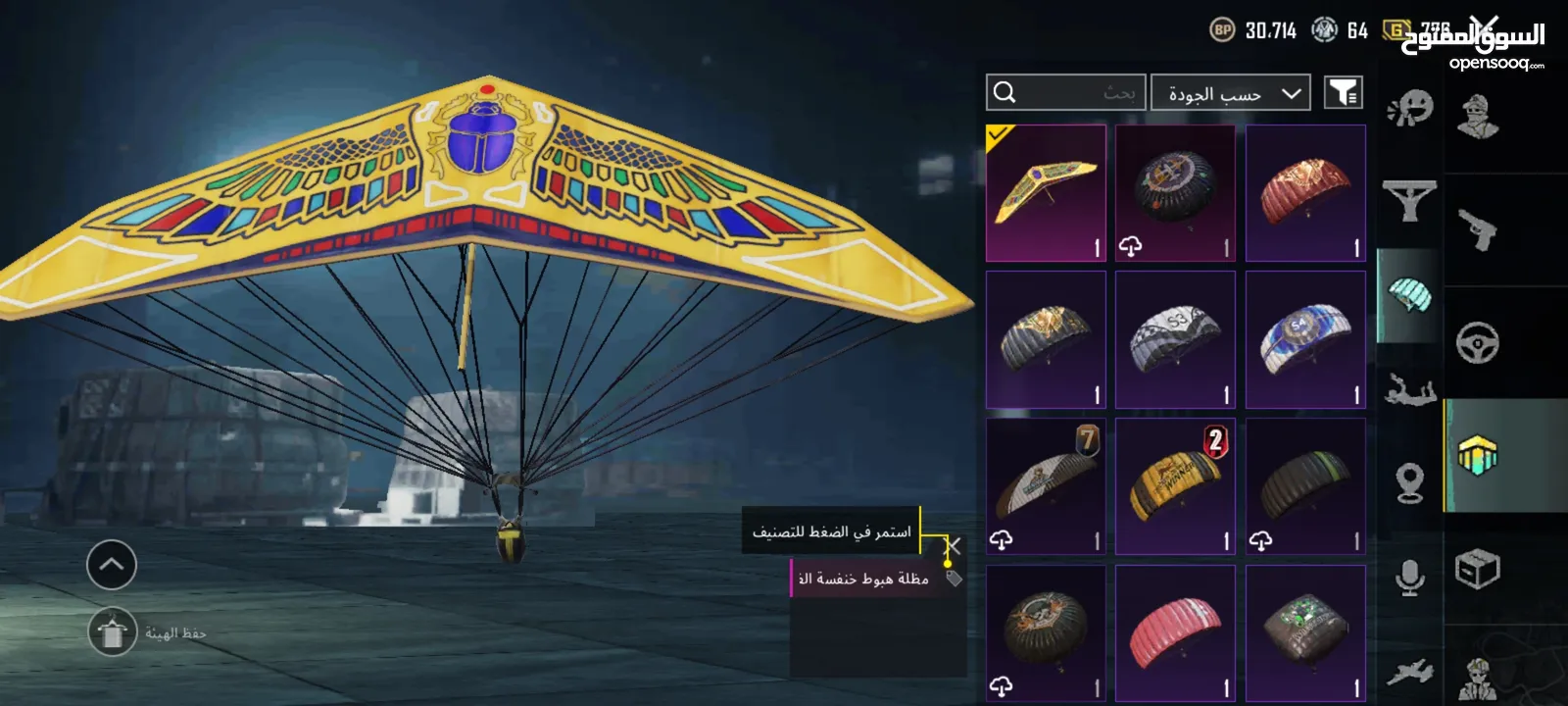Select the copper-red parachute skin
This screenshot has height=706, width=1568.
pyautogui.click(x=1305, y=193)
